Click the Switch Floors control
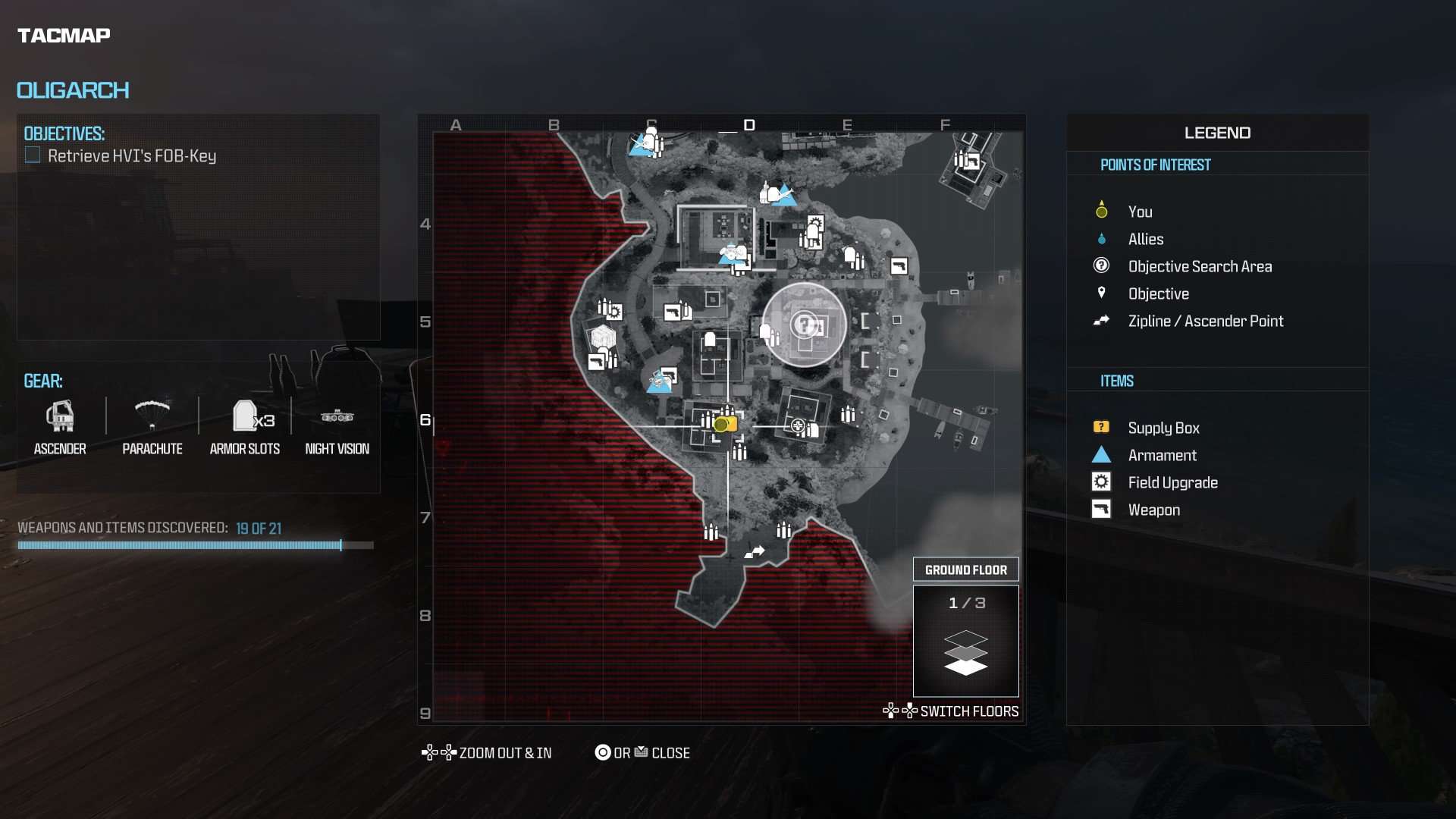Screen dimensions: 1456x819 tap(951, 711)
